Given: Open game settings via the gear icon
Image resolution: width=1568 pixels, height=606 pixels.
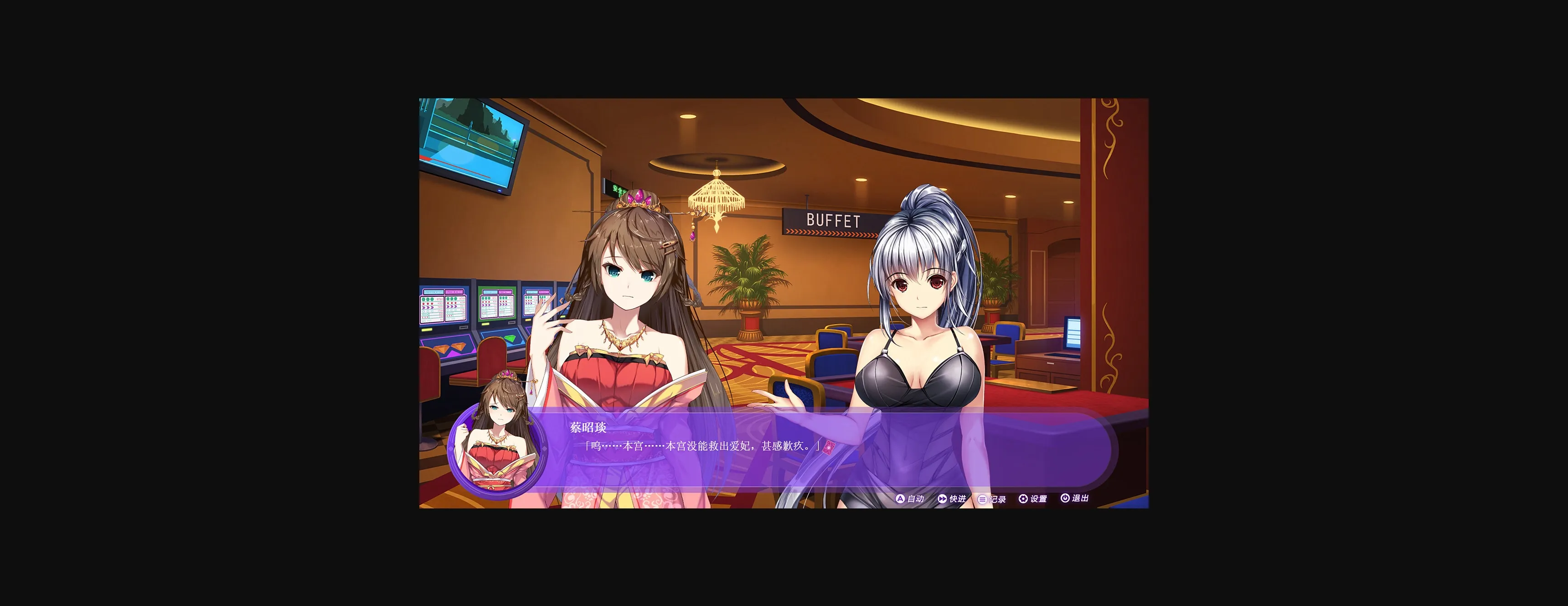Looking at the screenshot, I should pyautogui.click(x=1024, y=498).
